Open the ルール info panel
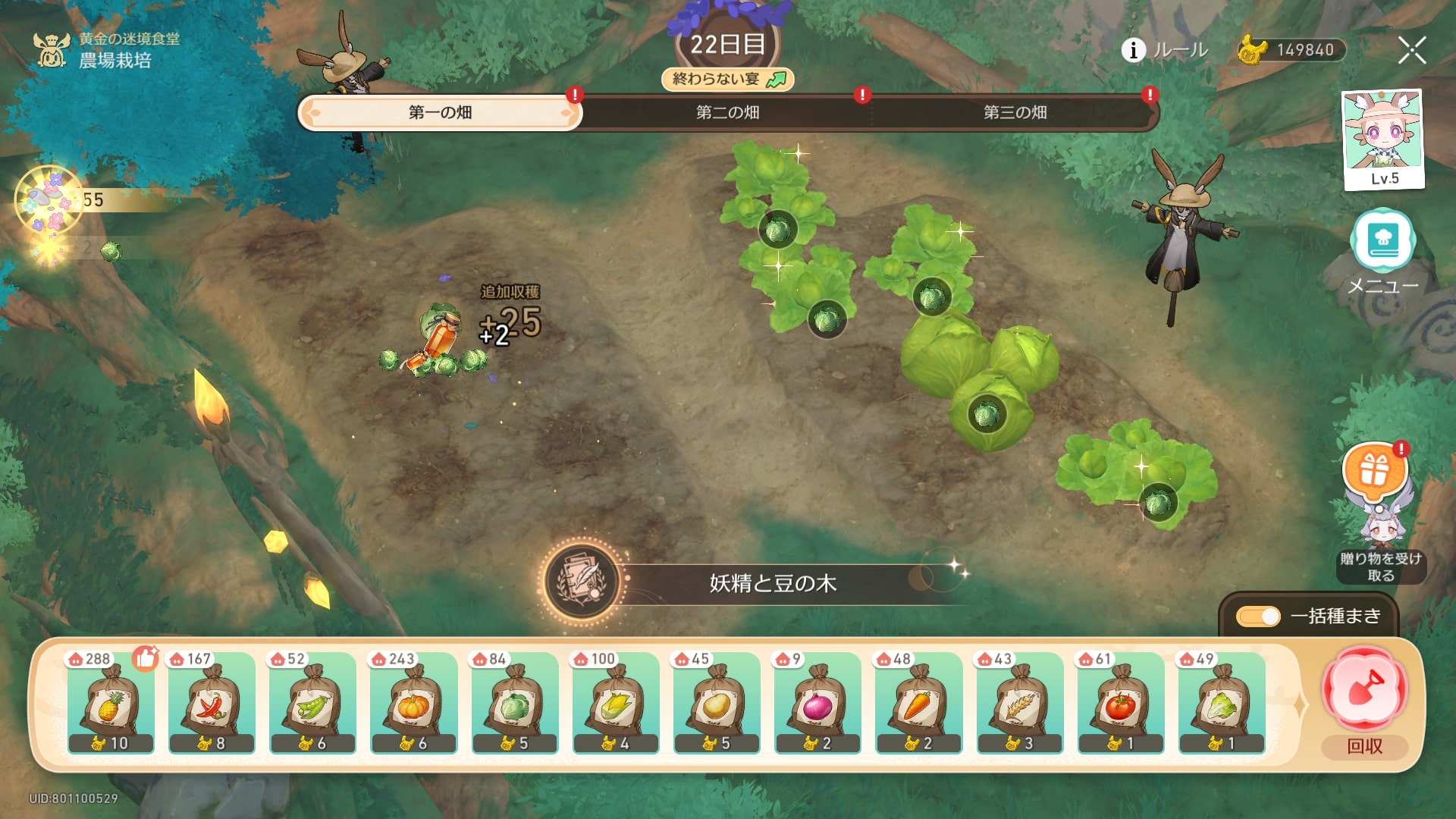The width and height of the screenshot is (1456, 819). [1165, 50]
